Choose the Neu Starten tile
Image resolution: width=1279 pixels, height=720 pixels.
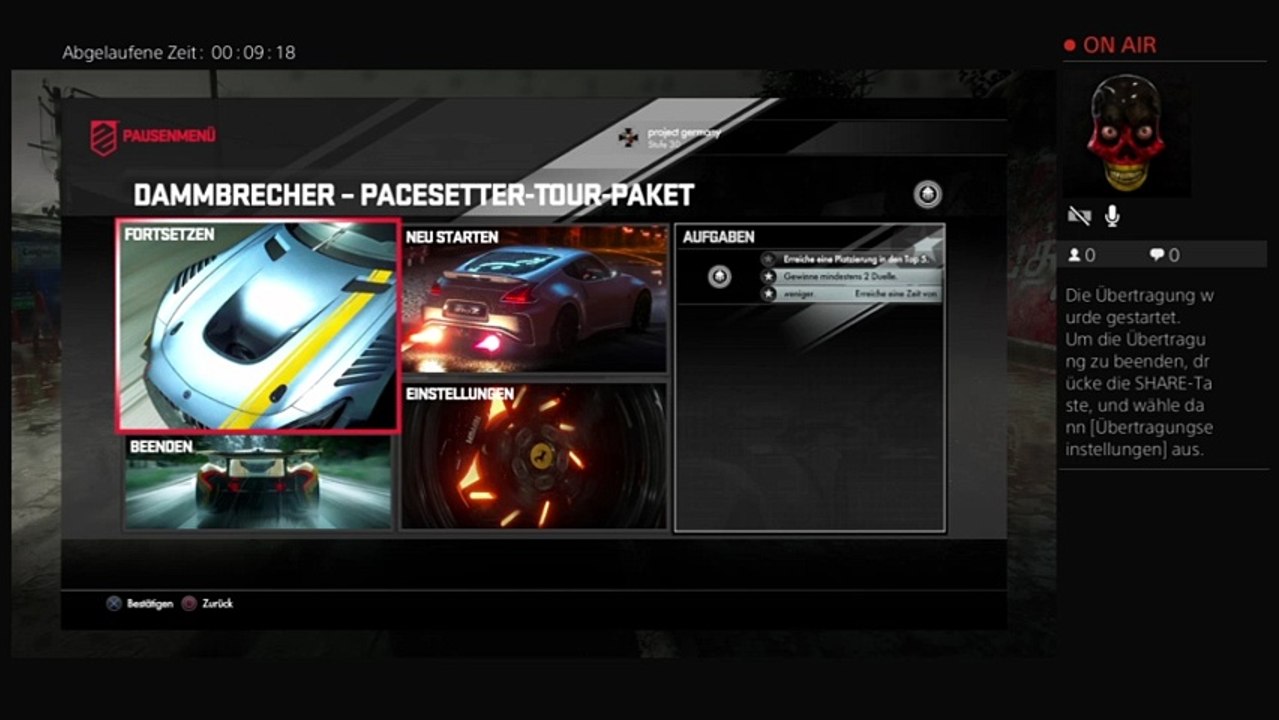[x=534, y=299]
